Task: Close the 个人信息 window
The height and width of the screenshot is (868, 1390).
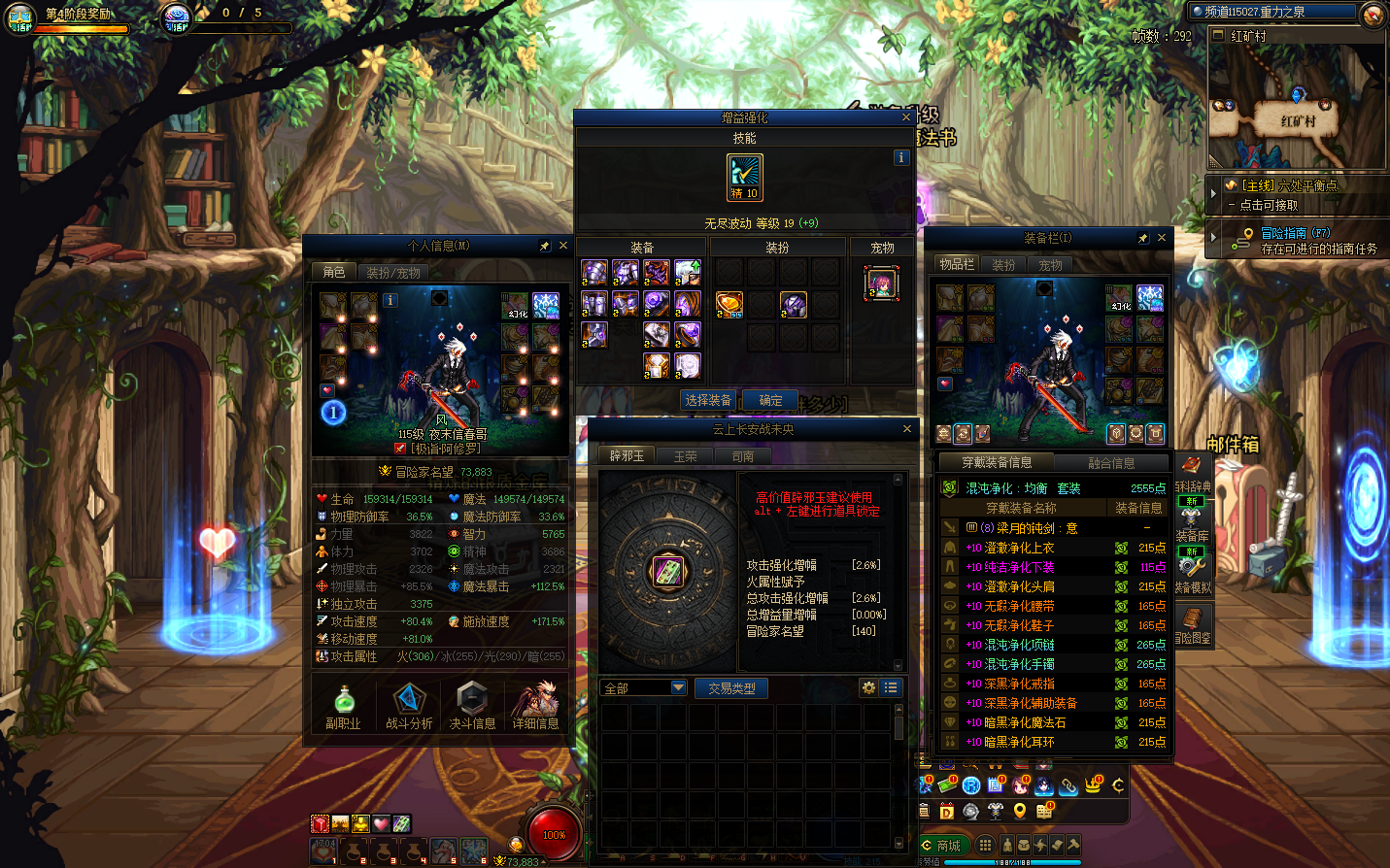Action: 562,246
